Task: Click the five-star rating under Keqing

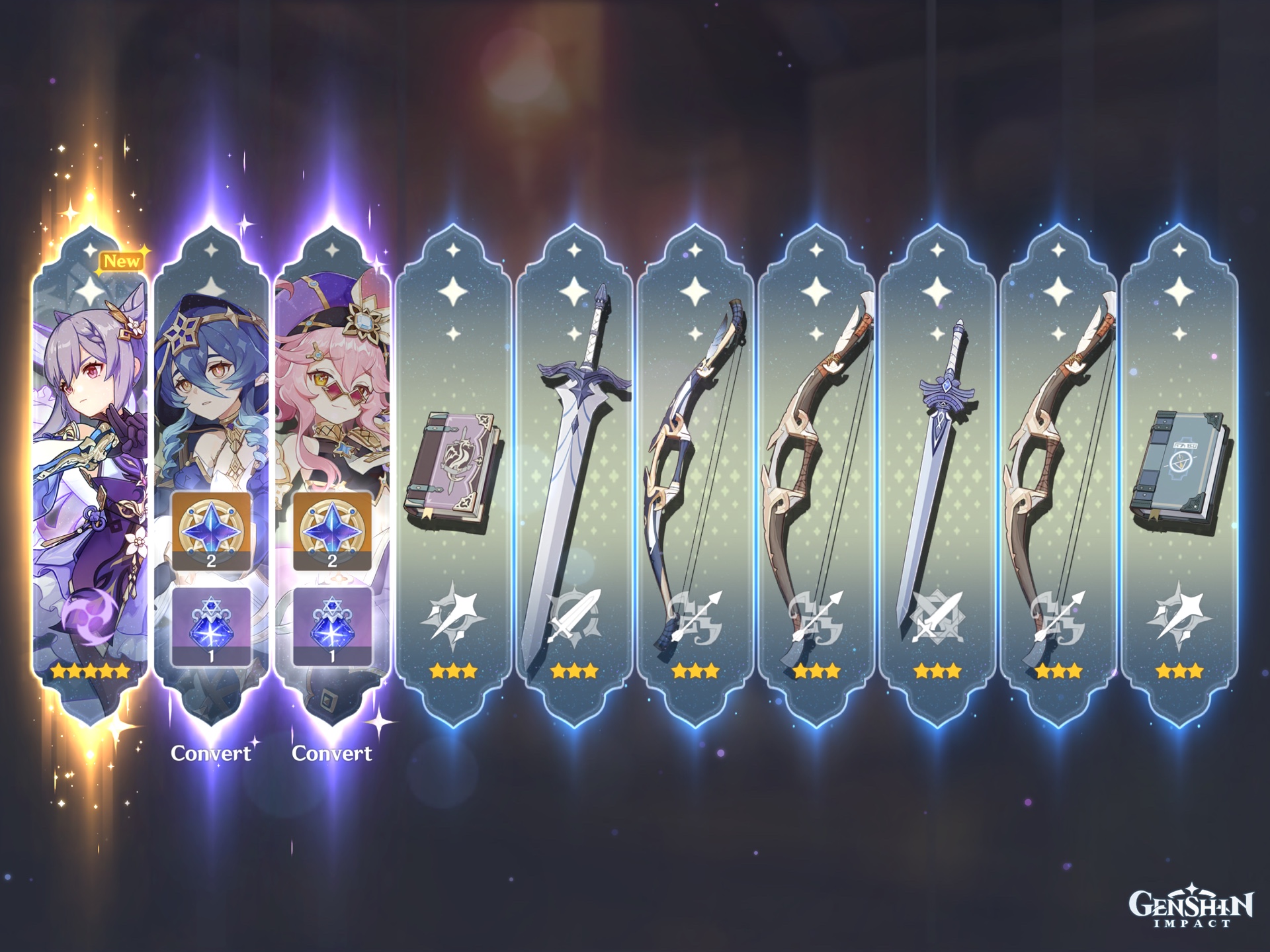Action: pos(91,671)
